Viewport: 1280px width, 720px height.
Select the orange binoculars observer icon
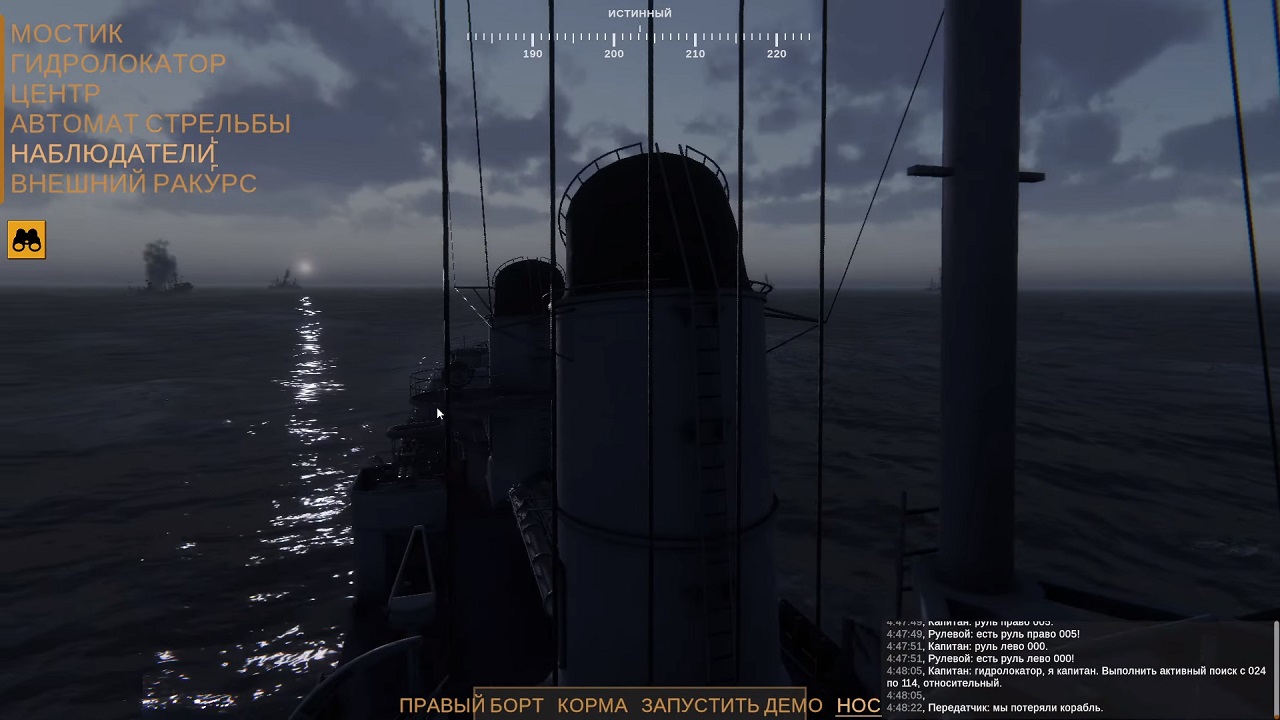click(26, 239)
